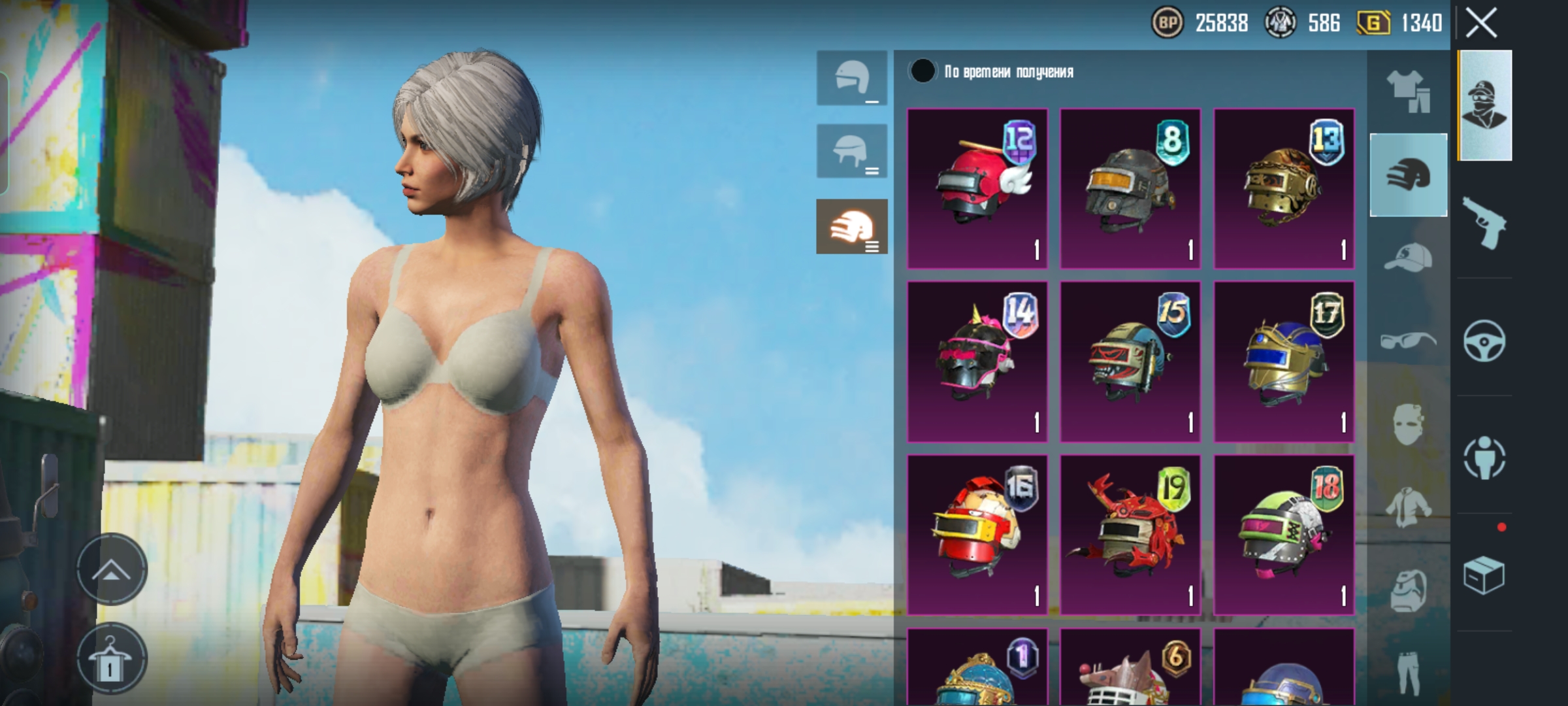Open the steering wheel vehicles tab
This screenshot has width=1568, height=706.
click(x=1484, y=341)
